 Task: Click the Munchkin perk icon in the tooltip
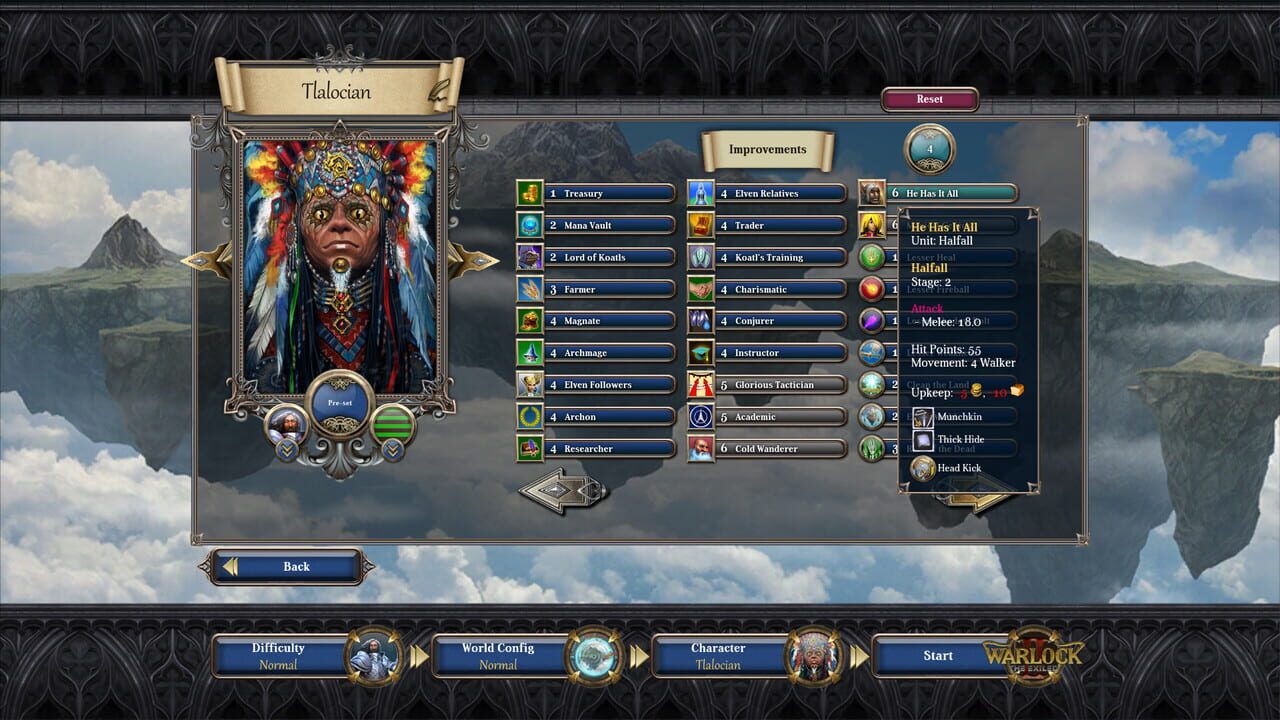coord(923,417)
